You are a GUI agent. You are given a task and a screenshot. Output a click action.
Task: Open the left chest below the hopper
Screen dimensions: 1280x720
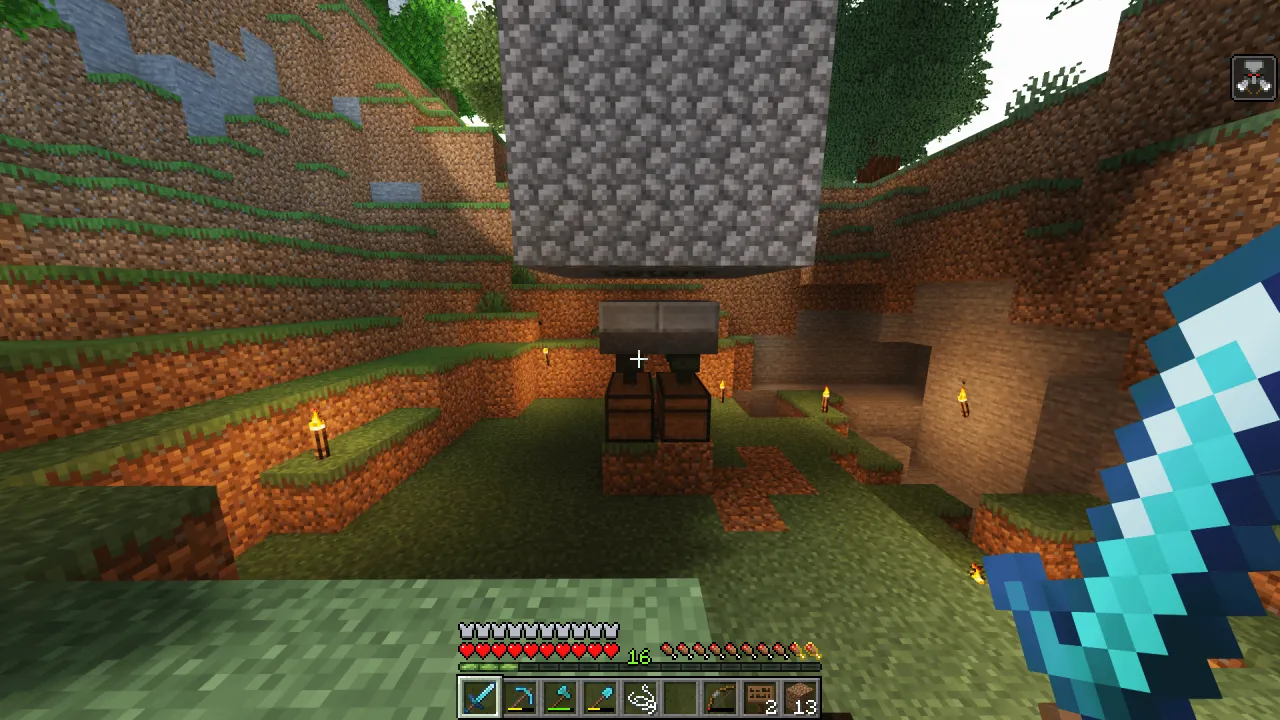pos(630,410)
